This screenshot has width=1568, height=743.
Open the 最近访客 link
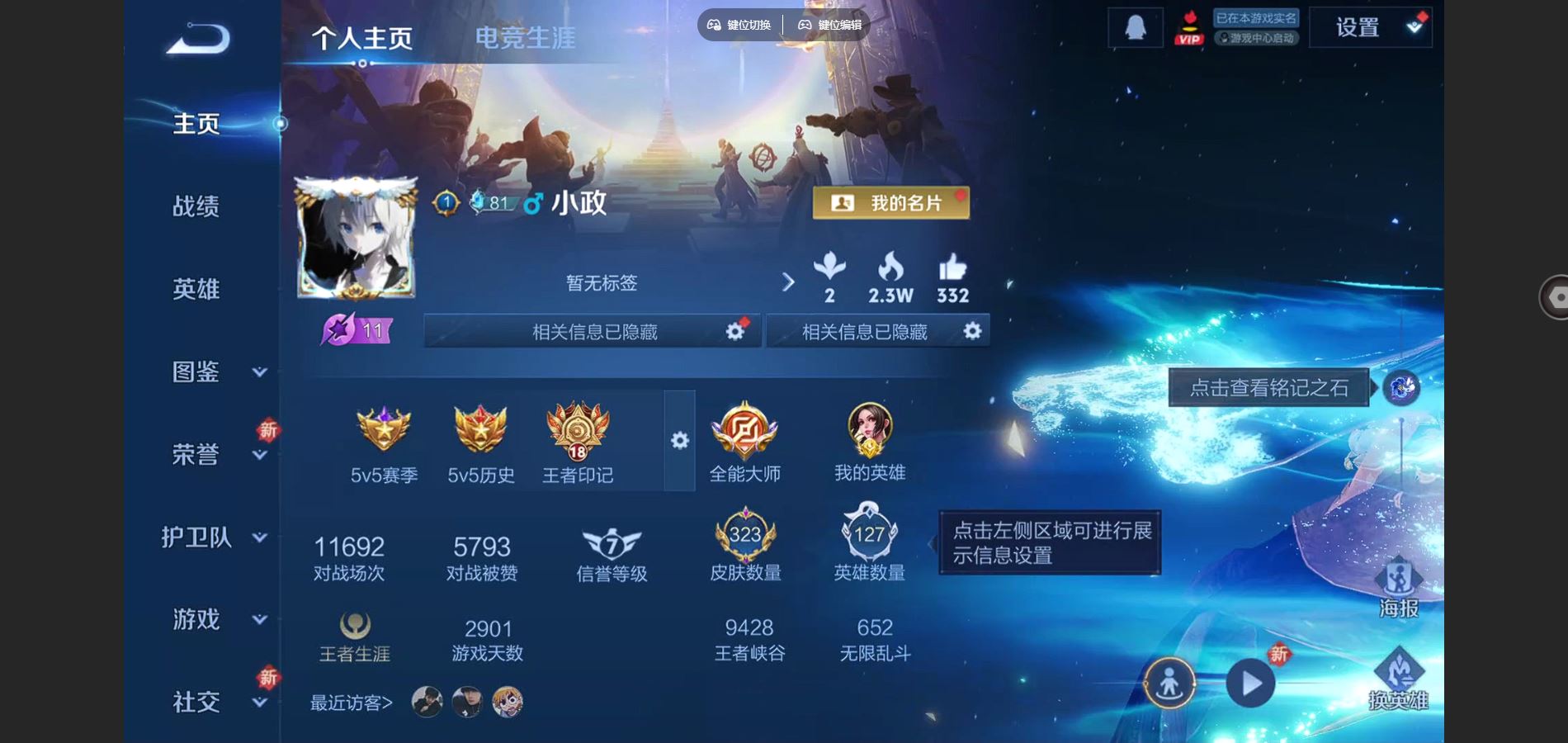351,700
